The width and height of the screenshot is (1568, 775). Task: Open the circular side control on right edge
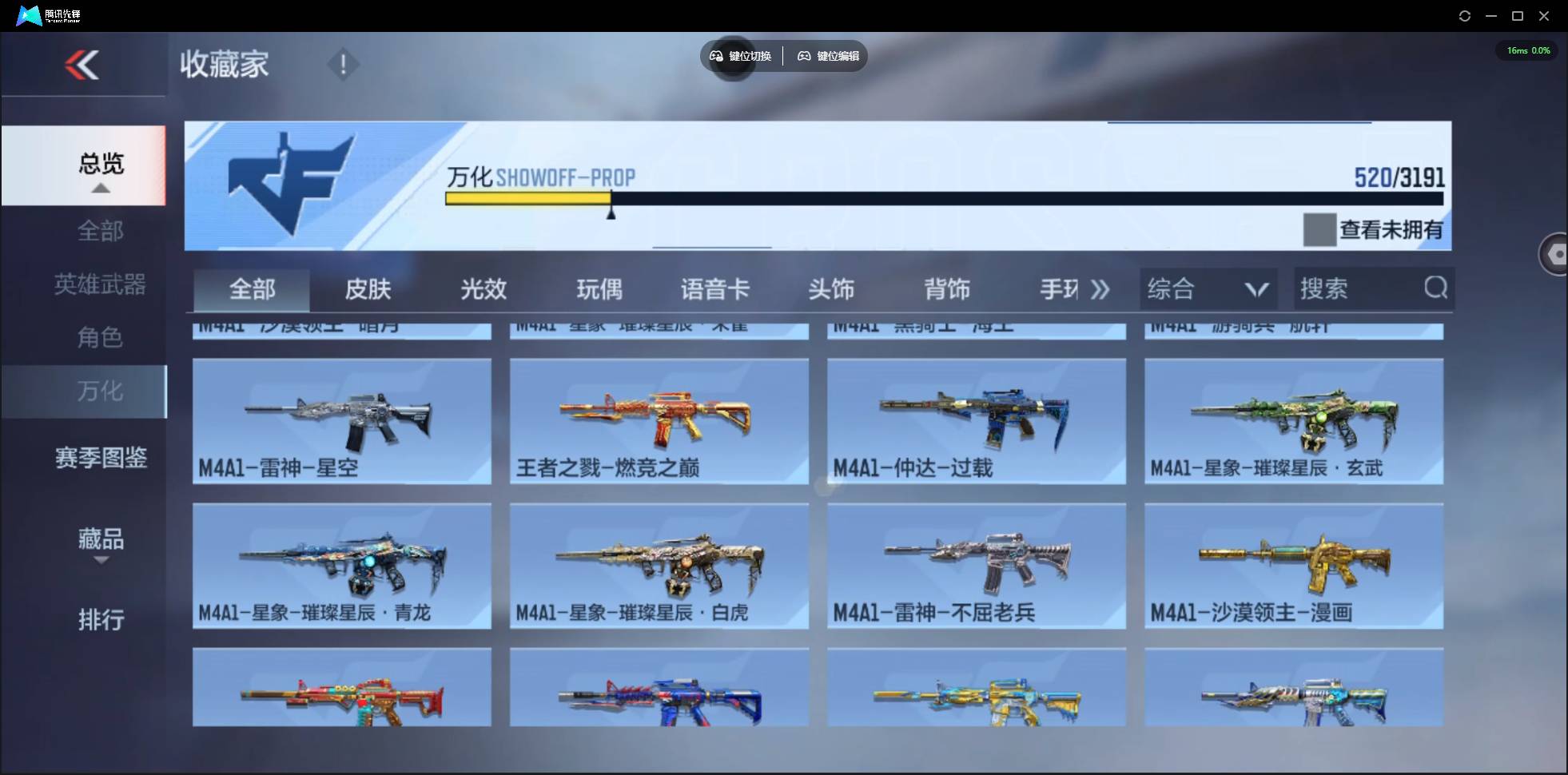[x=1554, y=254]
